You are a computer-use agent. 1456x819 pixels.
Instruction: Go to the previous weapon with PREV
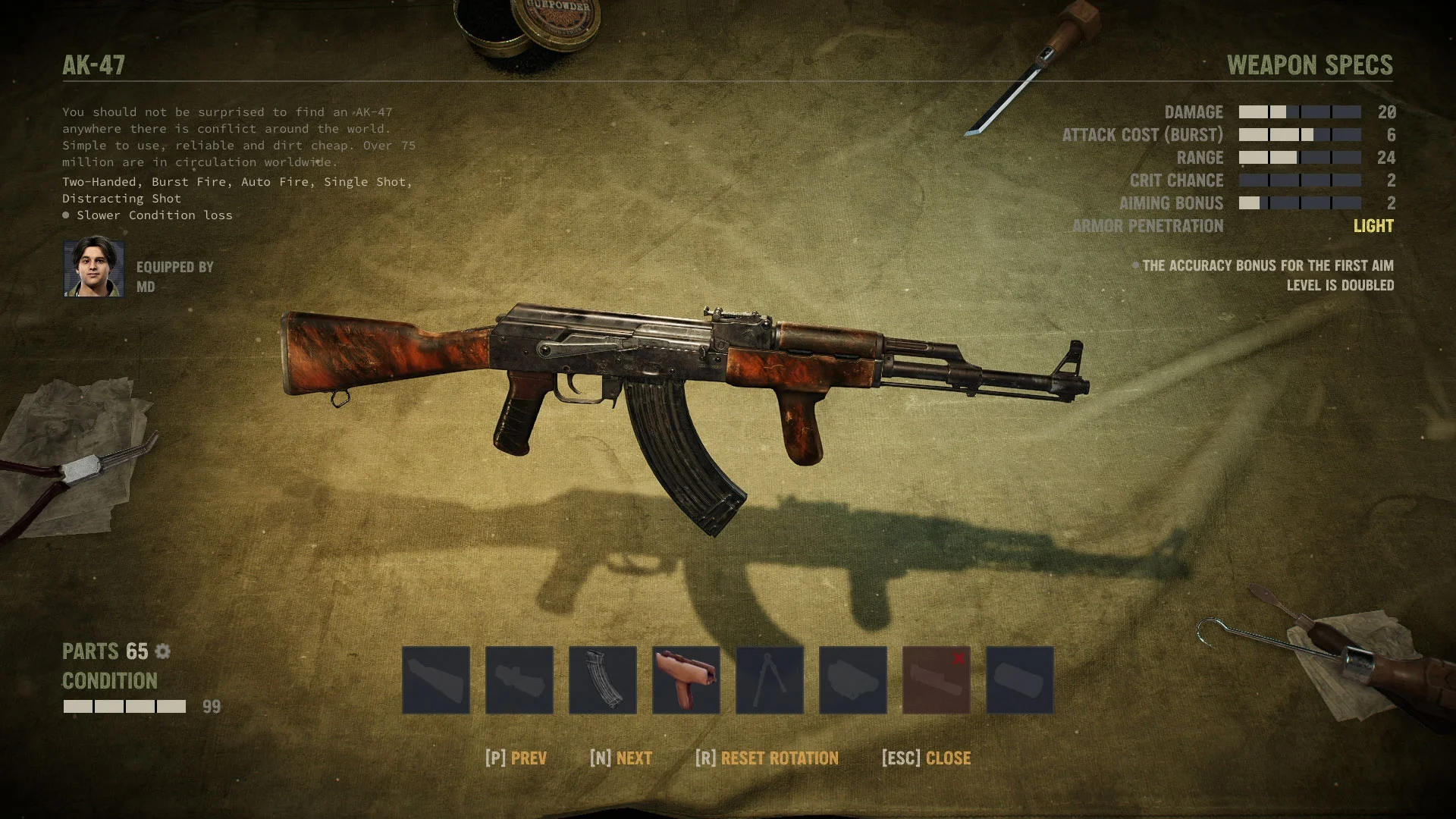coord(516,758)
